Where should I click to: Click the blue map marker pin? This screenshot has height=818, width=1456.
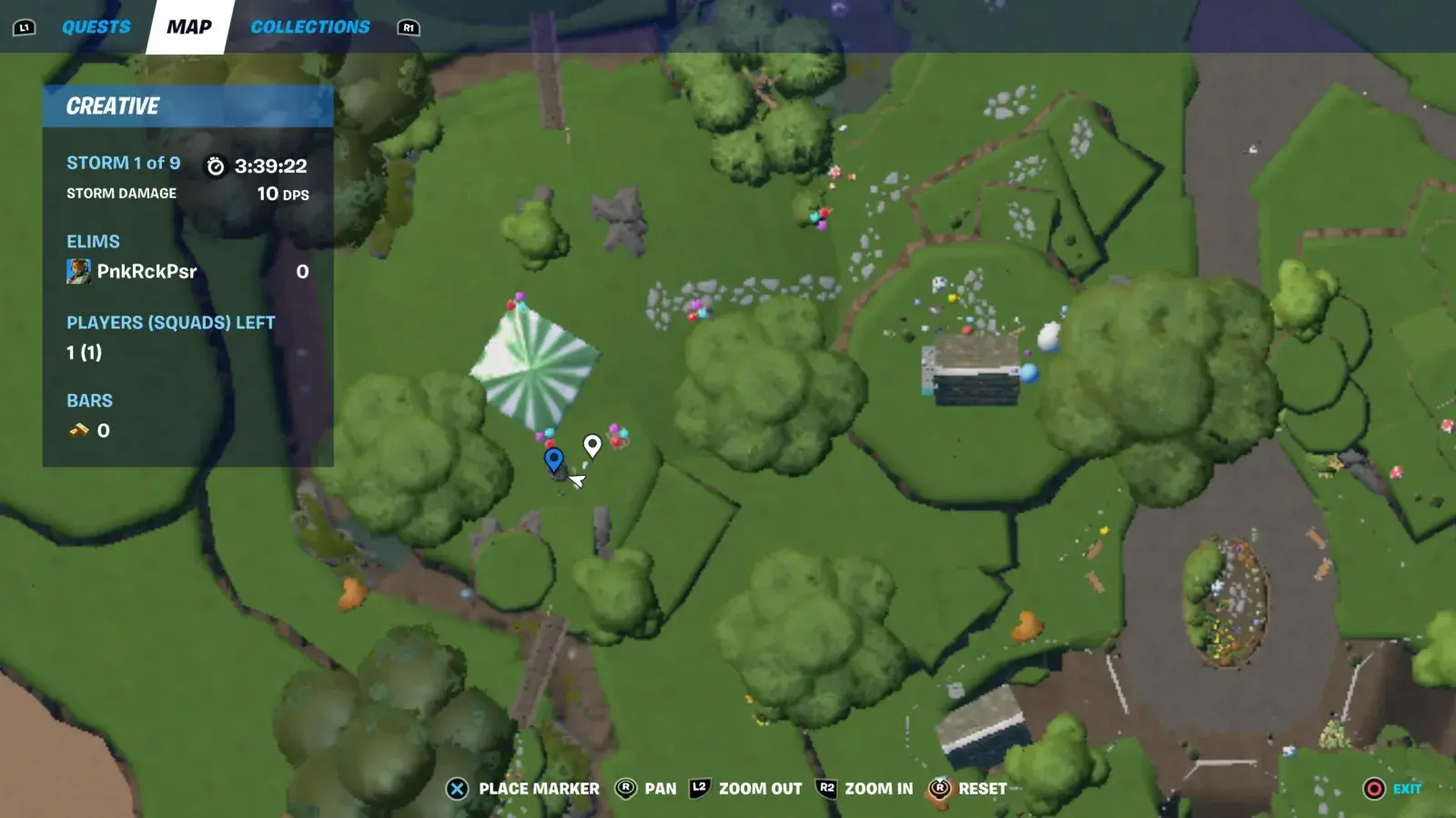click(553, 459)
